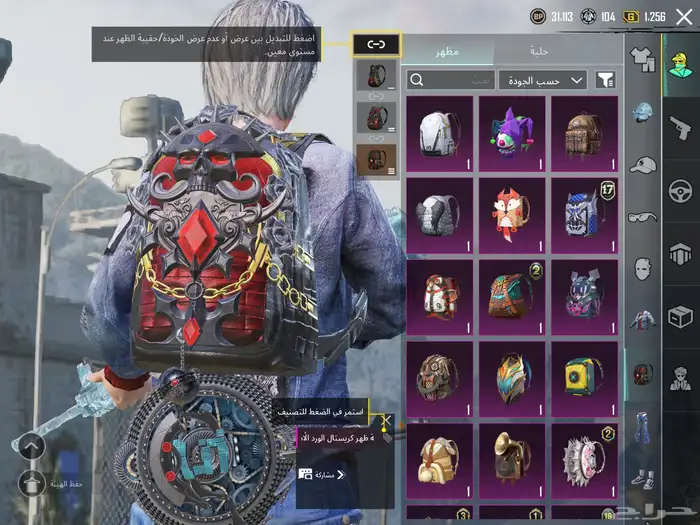Viewport: 700px width, 525px height.
Task: Select the white backpack skin
Action: [x=440, y=134]
